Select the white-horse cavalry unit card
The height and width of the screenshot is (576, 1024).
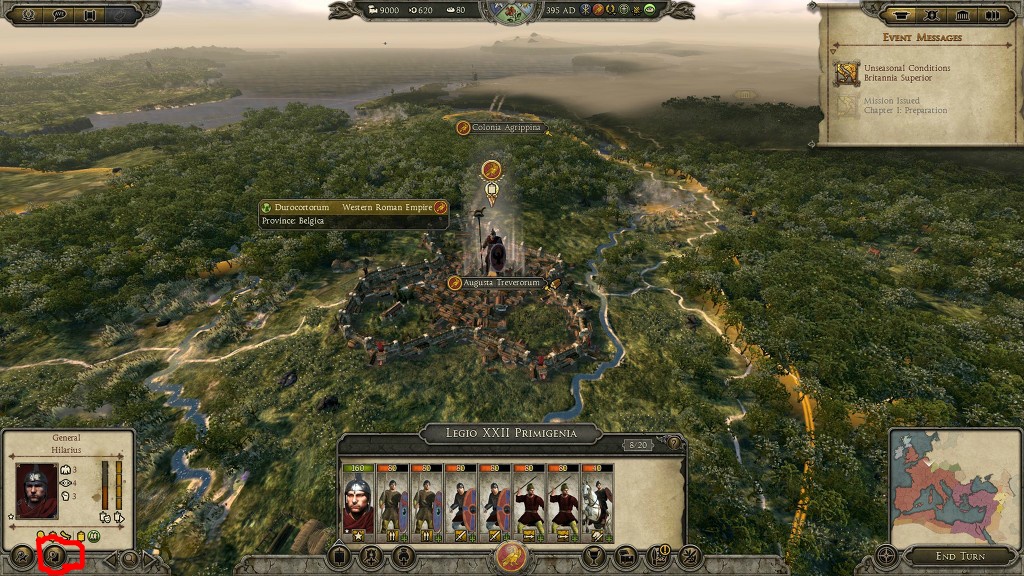tap(599, 500)
